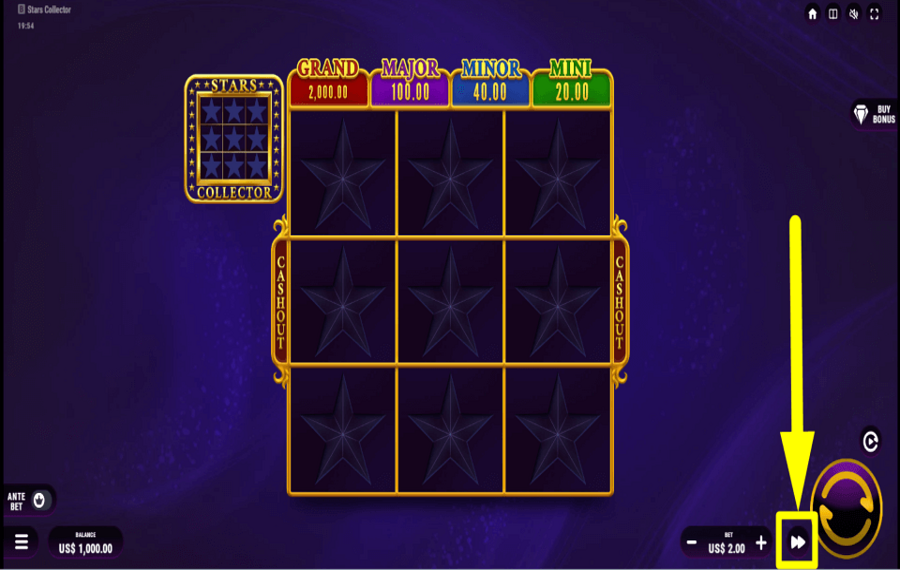Click the split-screen layout icon
900x570 pixels.
pos(833,14)
